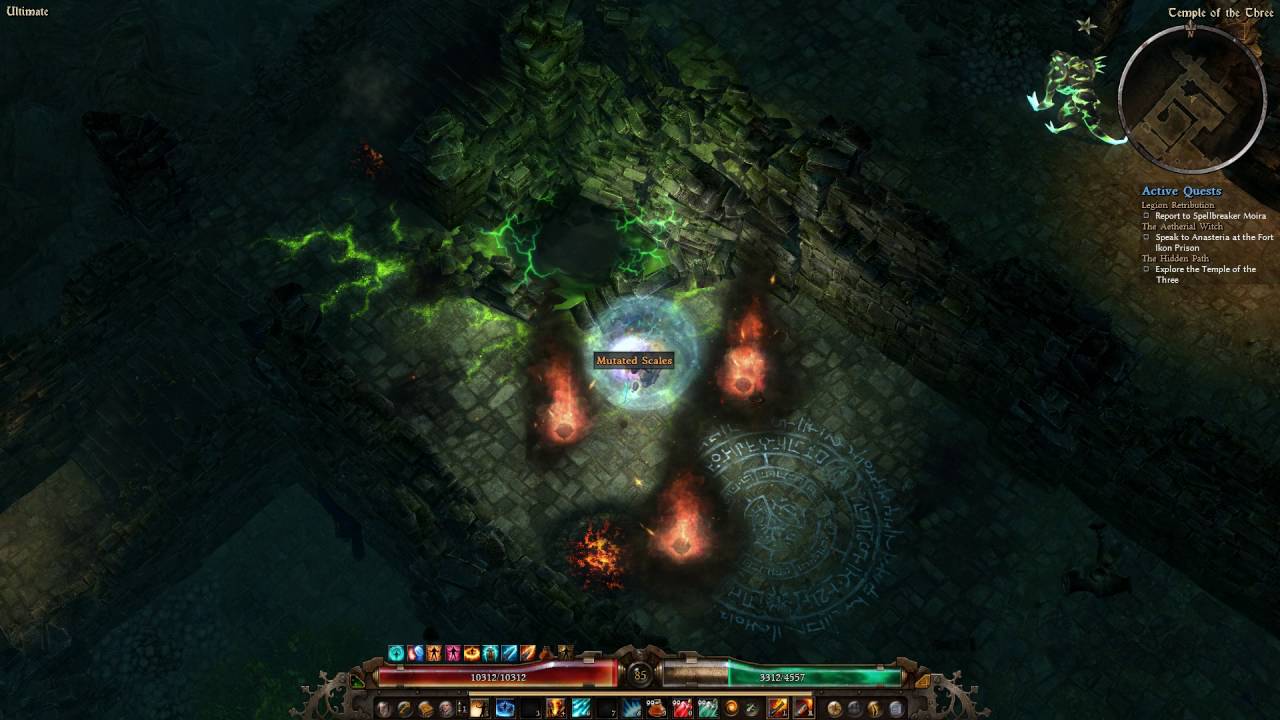Click the gold arrow beside energy bar
The image size is (1280, 720).
click(x=922, y=681)
